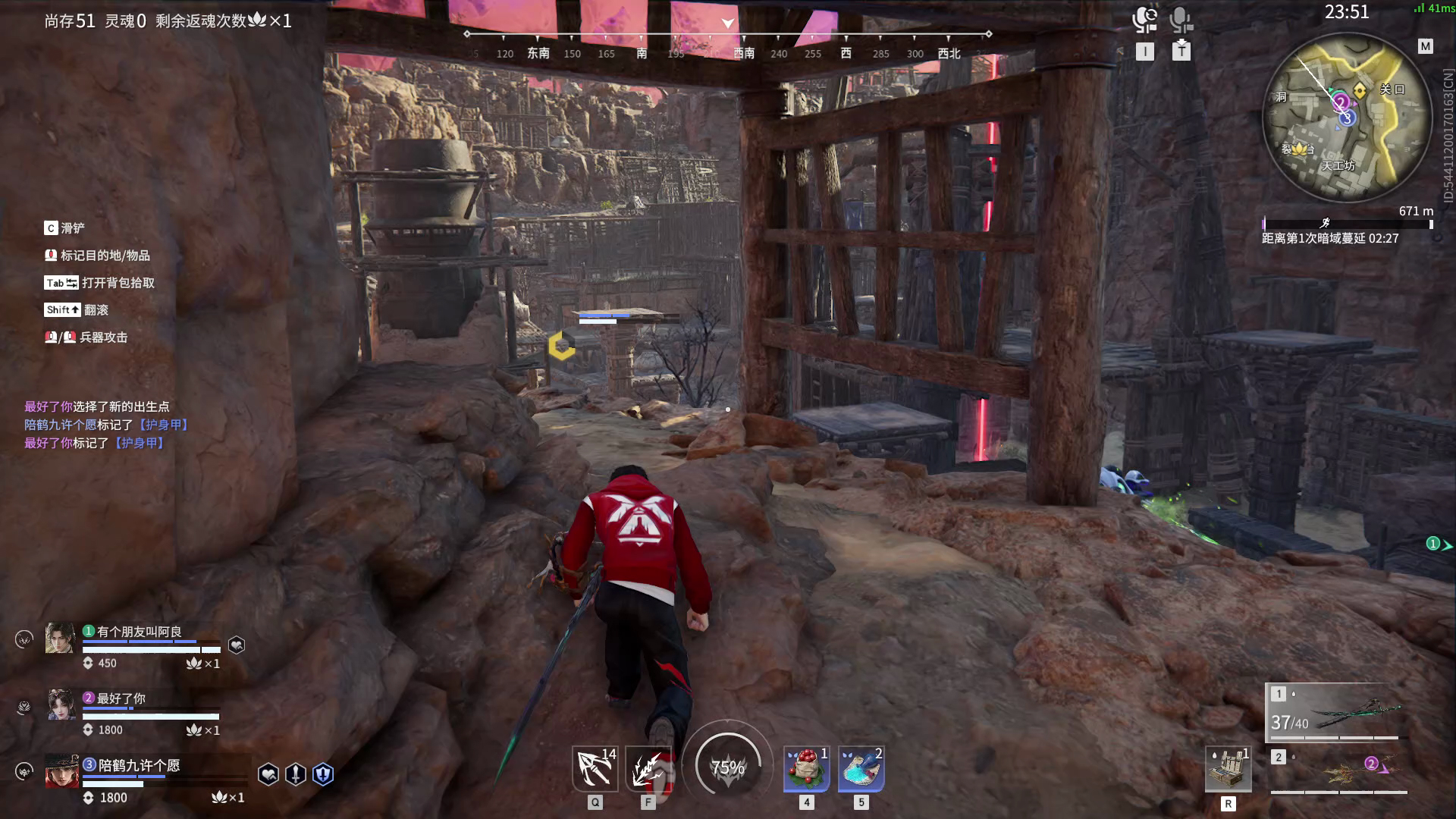Switch to the primary weapon with 37/40 durability
1456x819 pixels.
1338,714
